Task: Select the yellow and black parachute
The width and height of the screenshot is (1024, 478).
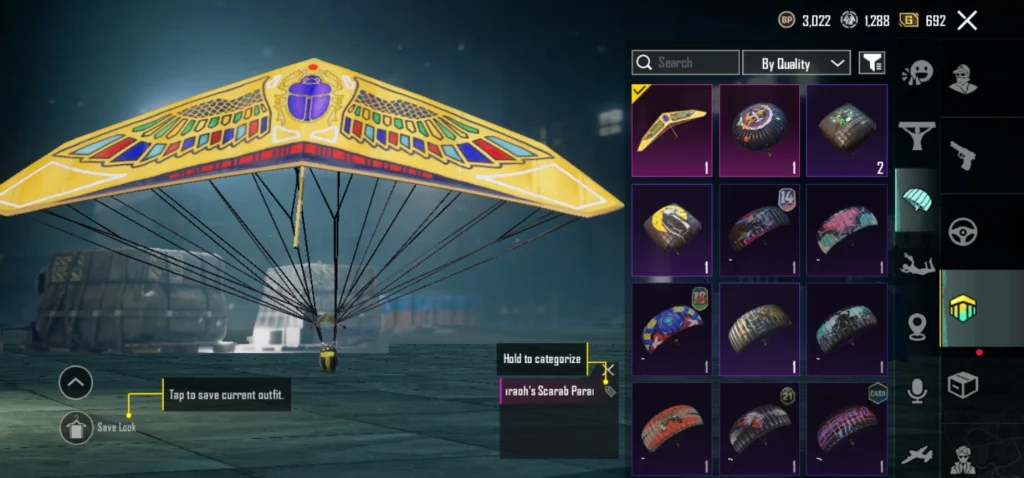Action: 672,229
